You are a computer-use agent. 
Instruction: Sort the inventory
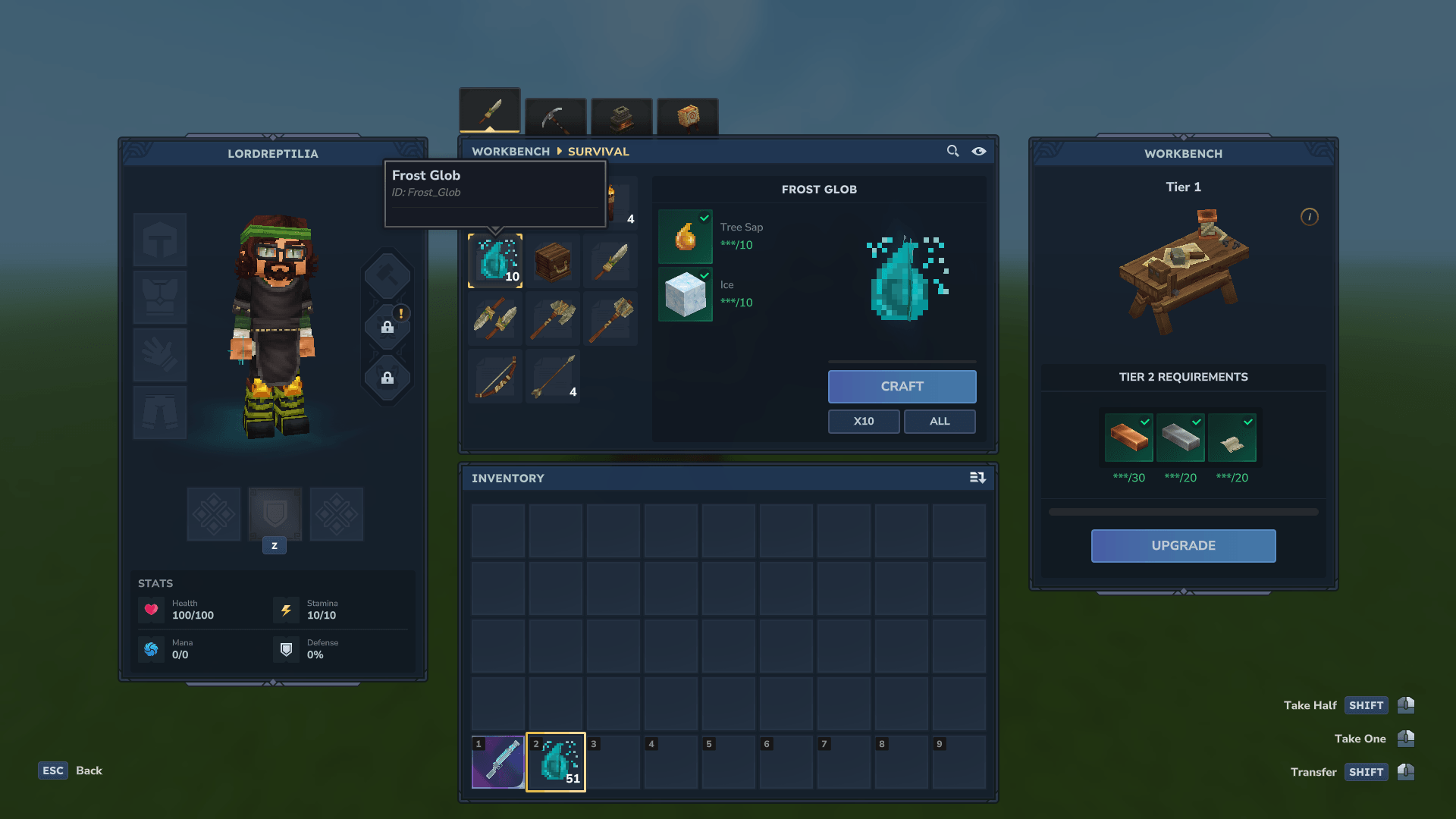[x=977, y=478]
